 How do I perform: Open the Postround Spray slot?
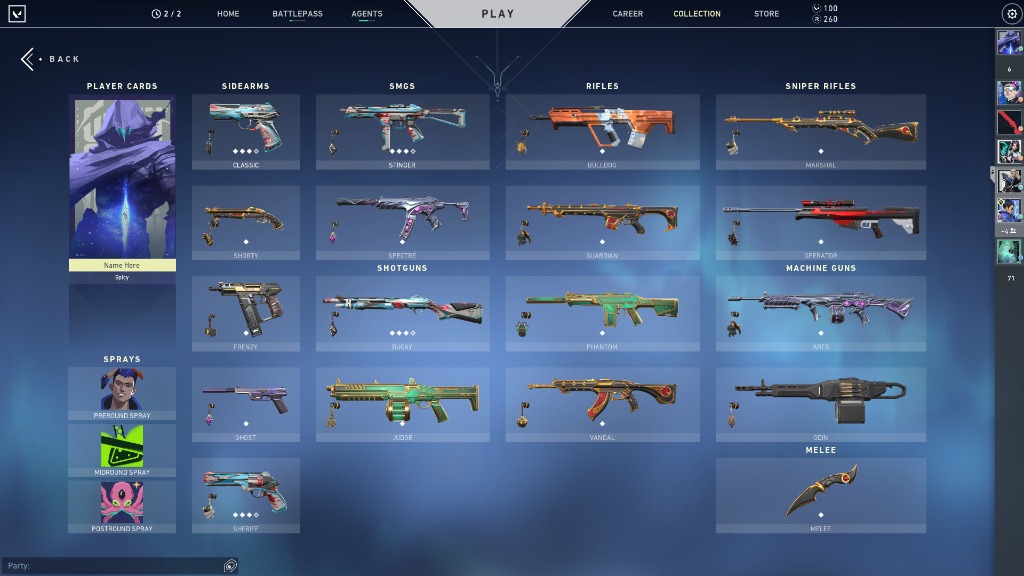(122, 506)
